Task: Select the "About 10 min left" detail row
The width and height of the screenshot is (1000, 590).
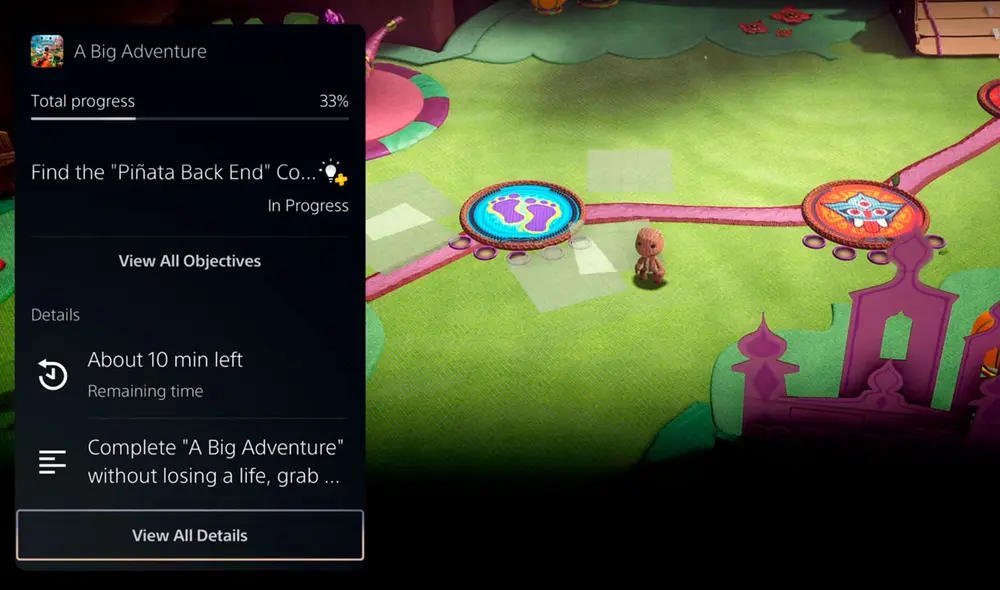Action: tap(190, 374)
